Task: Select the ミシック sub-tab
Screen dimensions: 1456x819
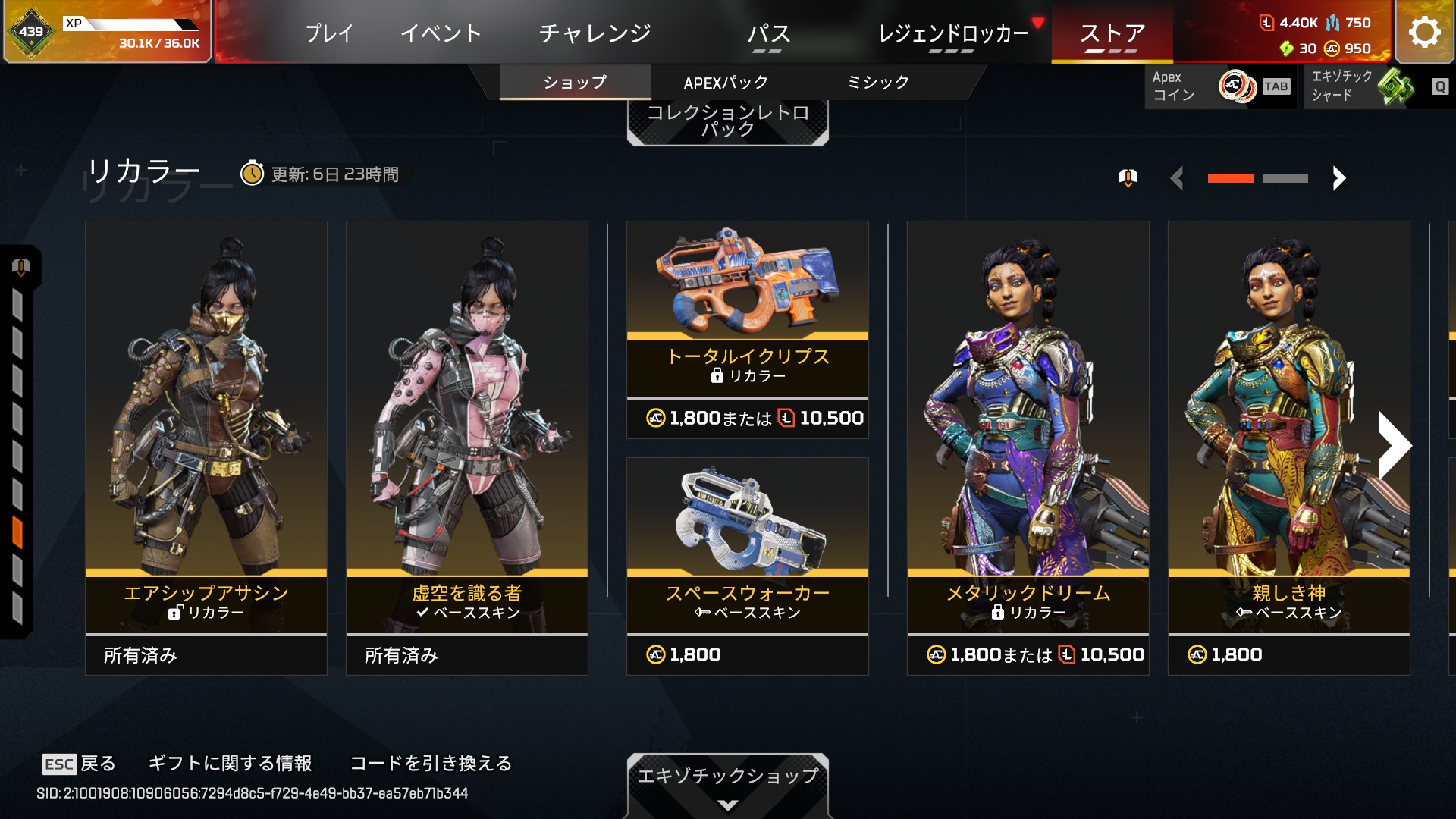Action: point(877,83)
